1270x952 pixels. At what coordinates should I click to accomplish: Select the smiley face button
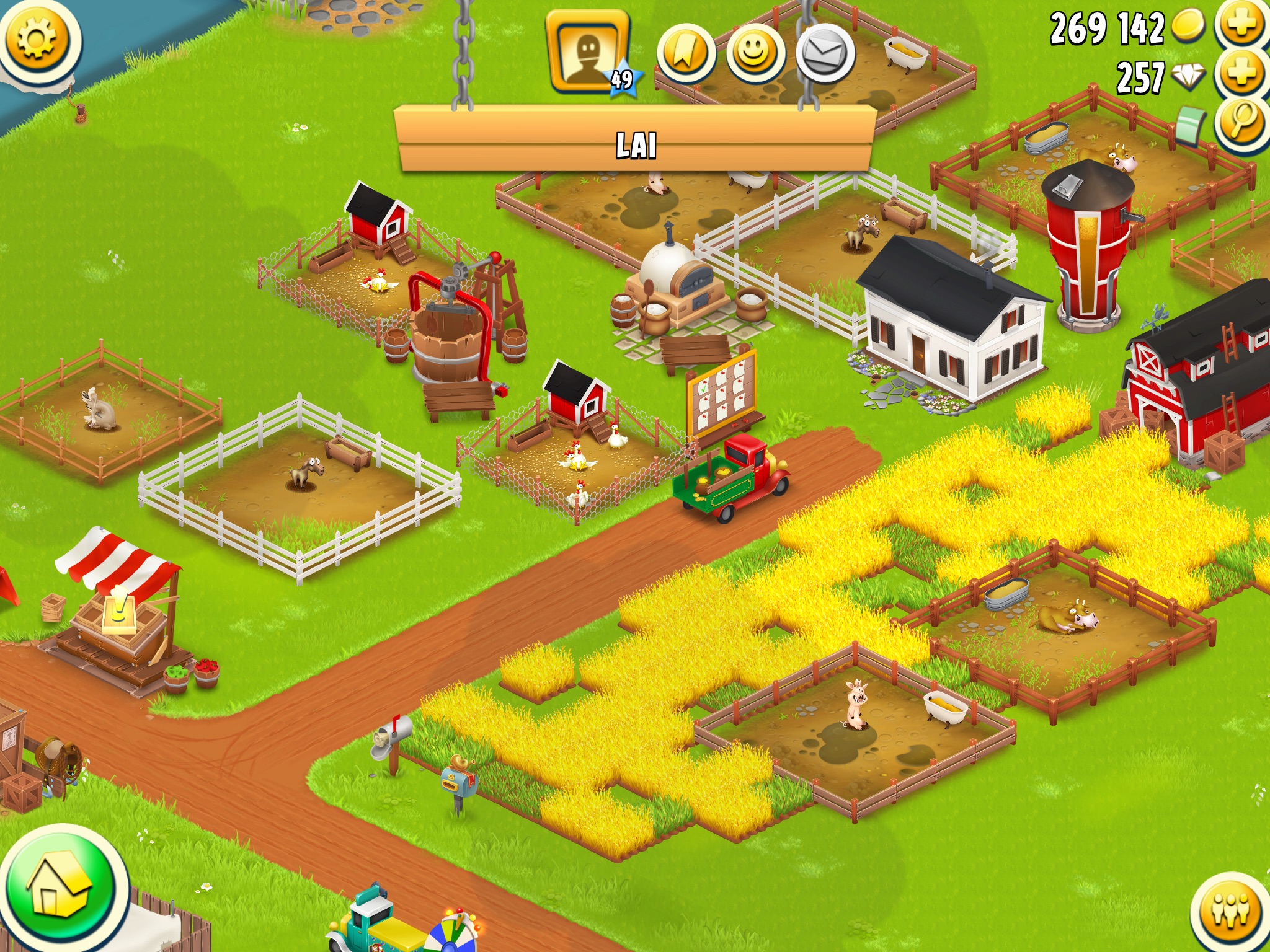coord(755,55)
